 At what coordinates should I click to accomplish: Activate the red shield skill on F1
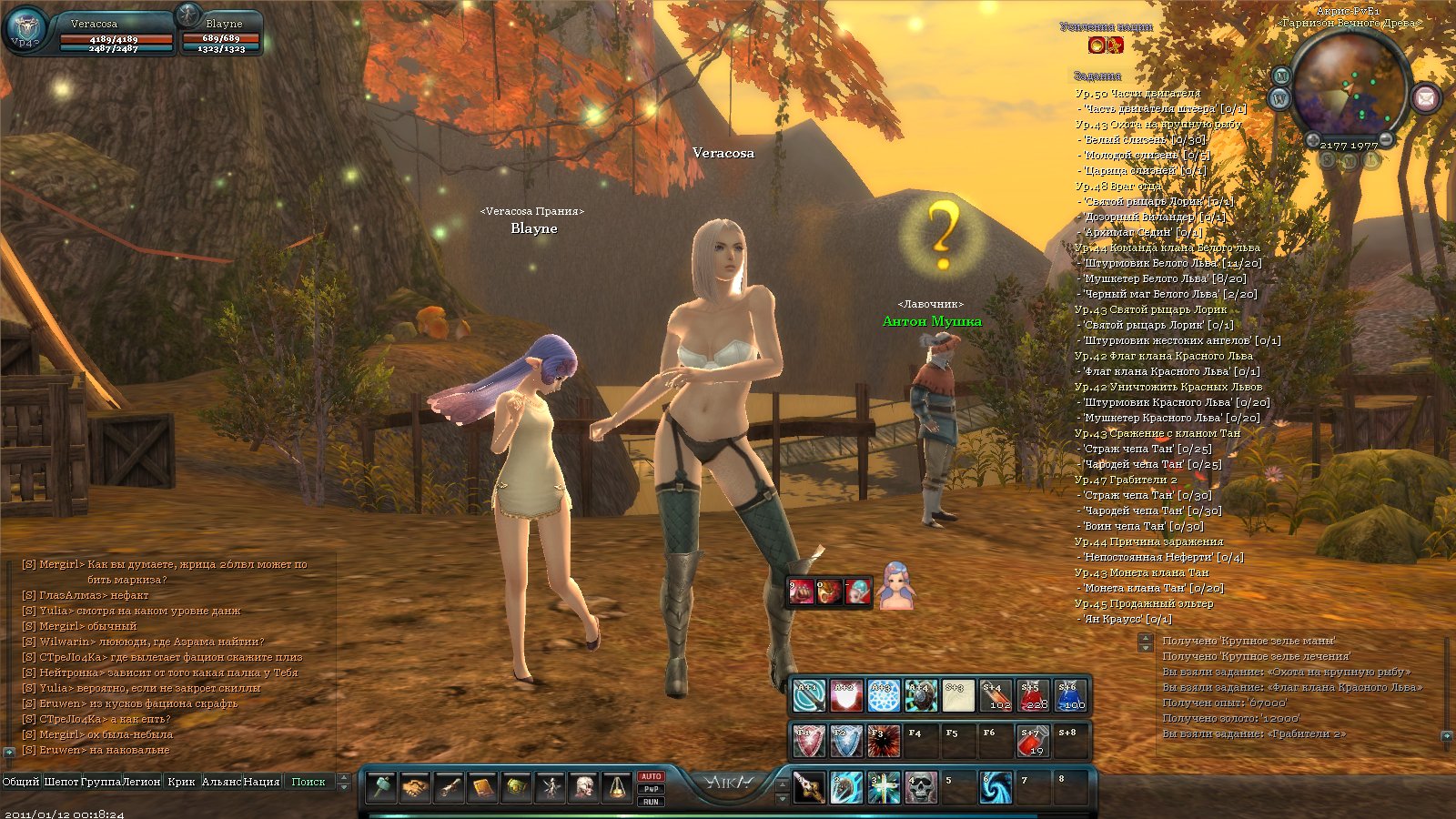[808, 742]
